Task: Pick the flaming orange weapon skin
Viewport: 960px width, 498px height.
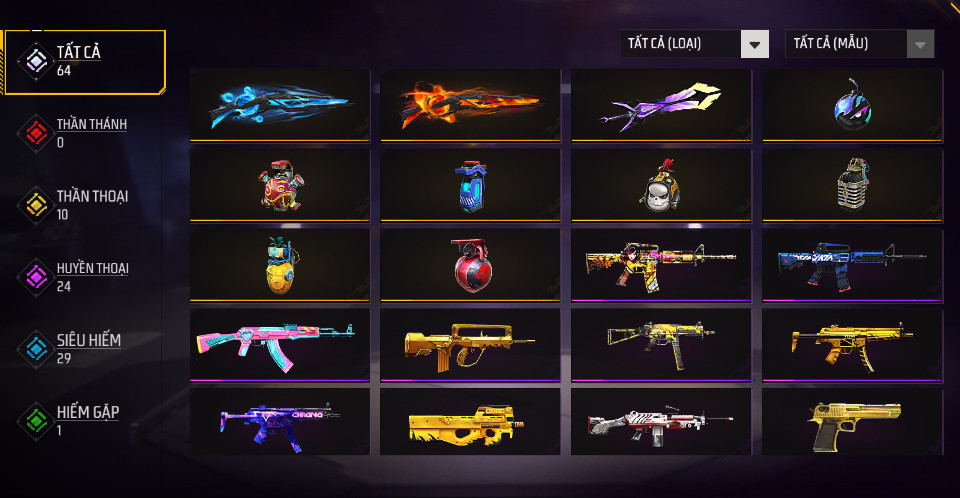Action: point(470,103)
